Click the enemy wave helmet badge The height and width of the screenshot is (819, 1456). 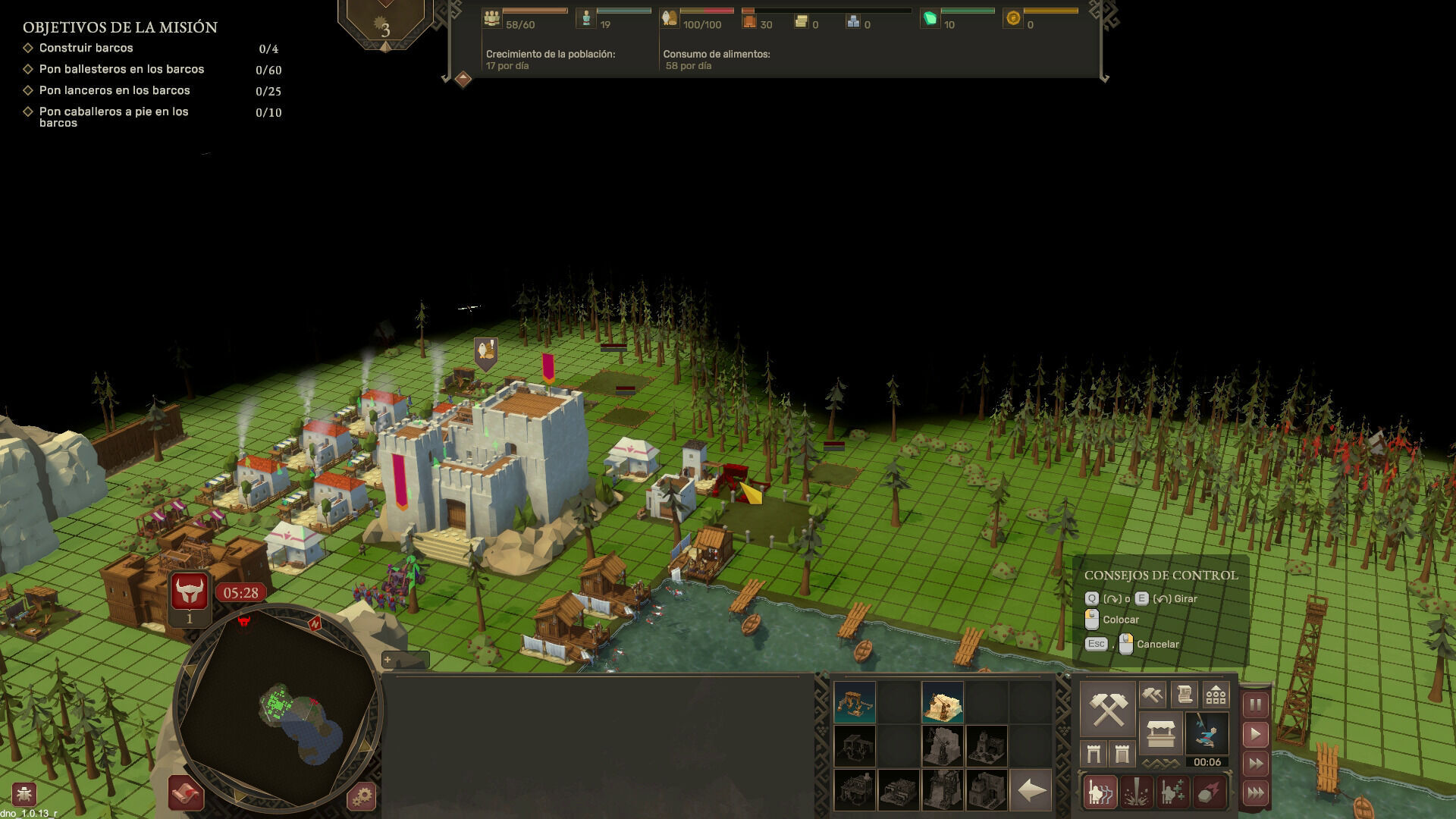(x=189, y=592)
